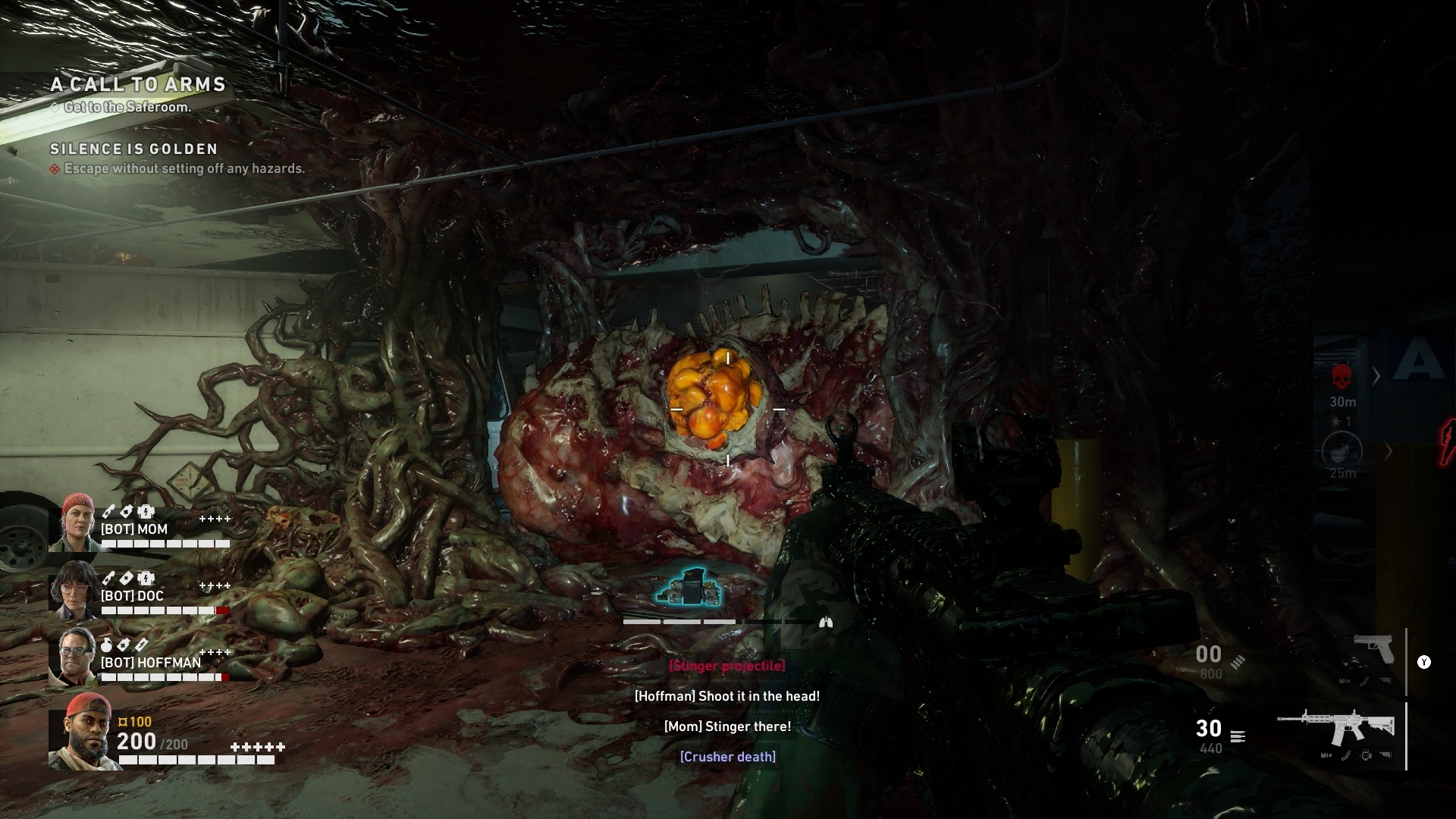The width and height of the screenshot is (1456, 819).
Task: Click Mom's teammate portrait
Action: tap(74, 522)
